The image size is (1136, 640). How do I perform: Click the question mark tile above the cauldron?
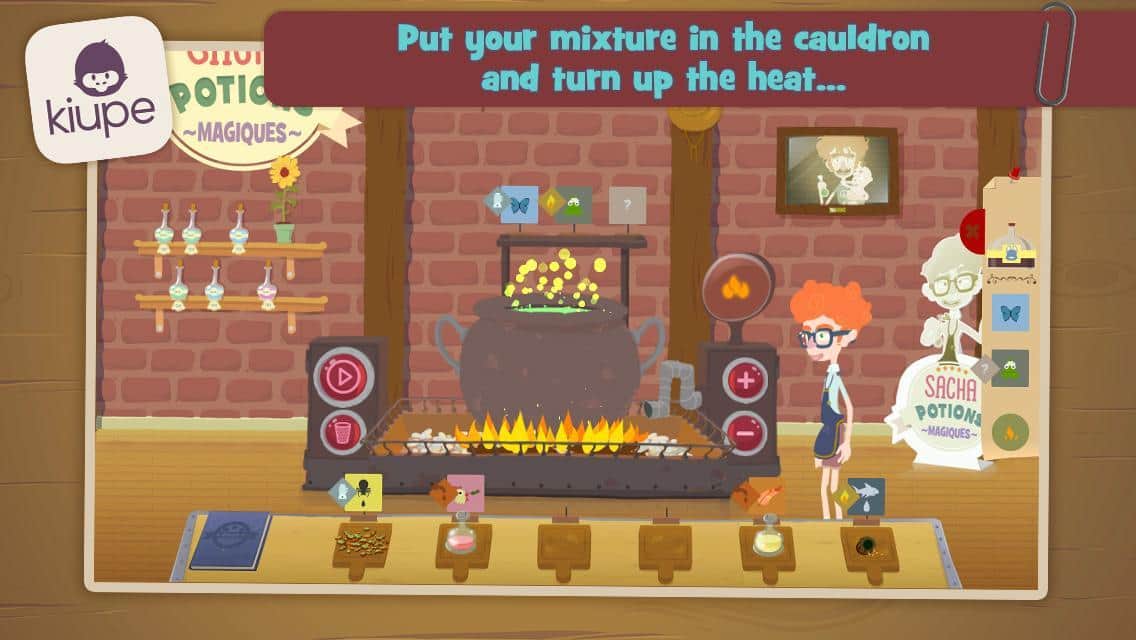point(627,205)
